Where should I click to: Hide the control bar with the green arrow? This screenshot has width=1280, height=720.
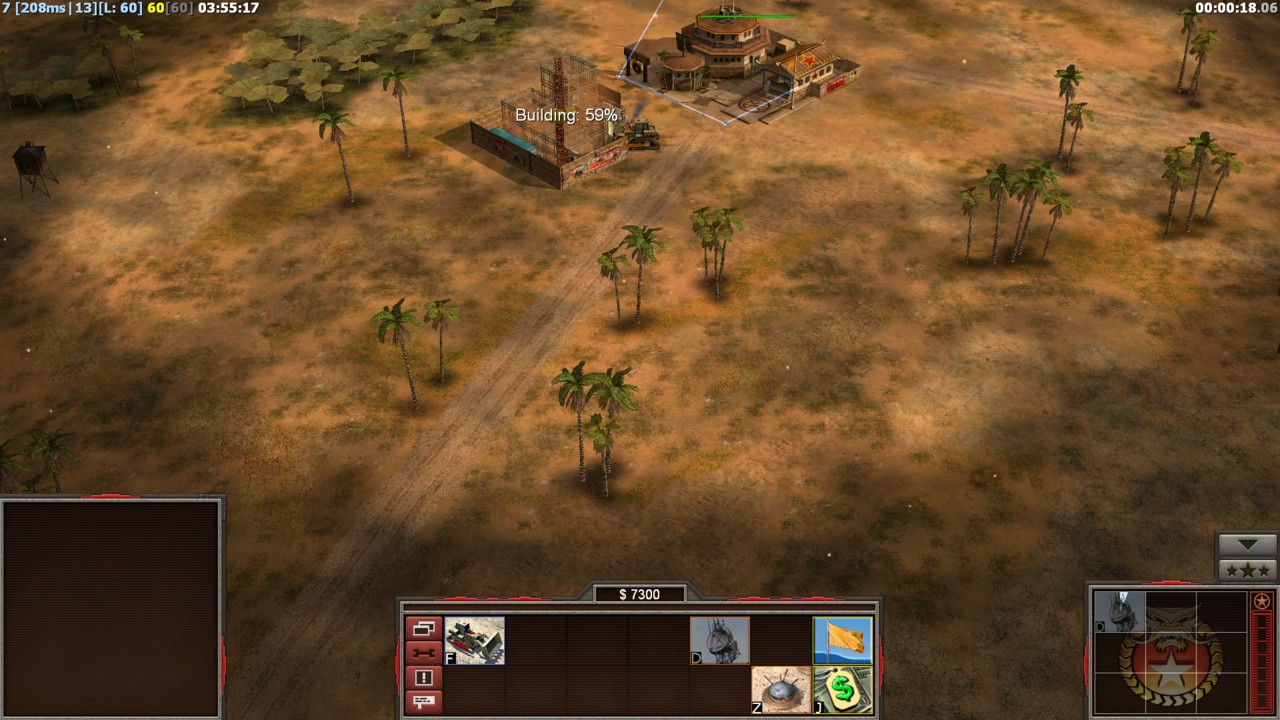tap(1247, 545)
